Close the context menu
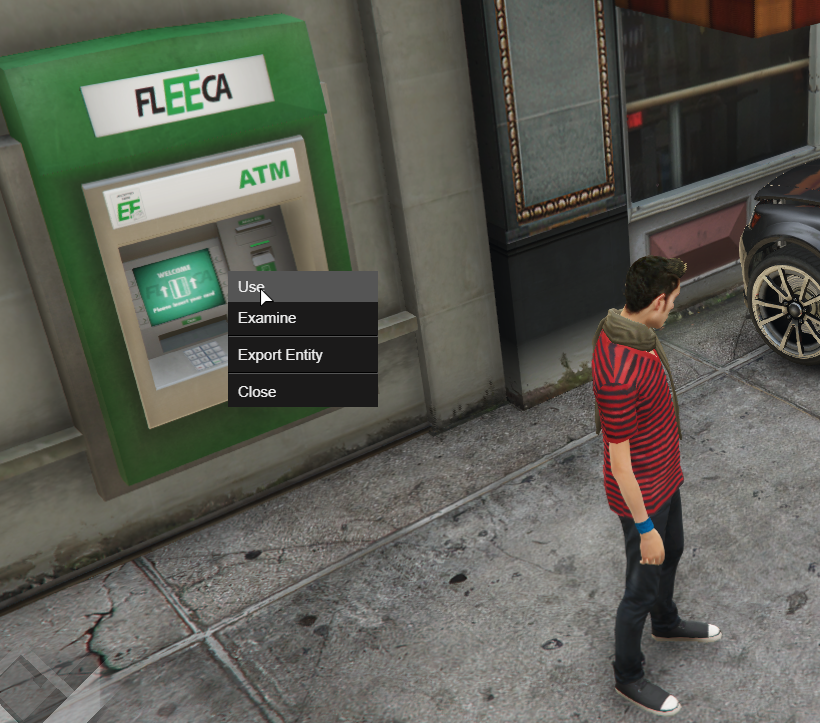This screenshot has width=820, height=723. 302,391
